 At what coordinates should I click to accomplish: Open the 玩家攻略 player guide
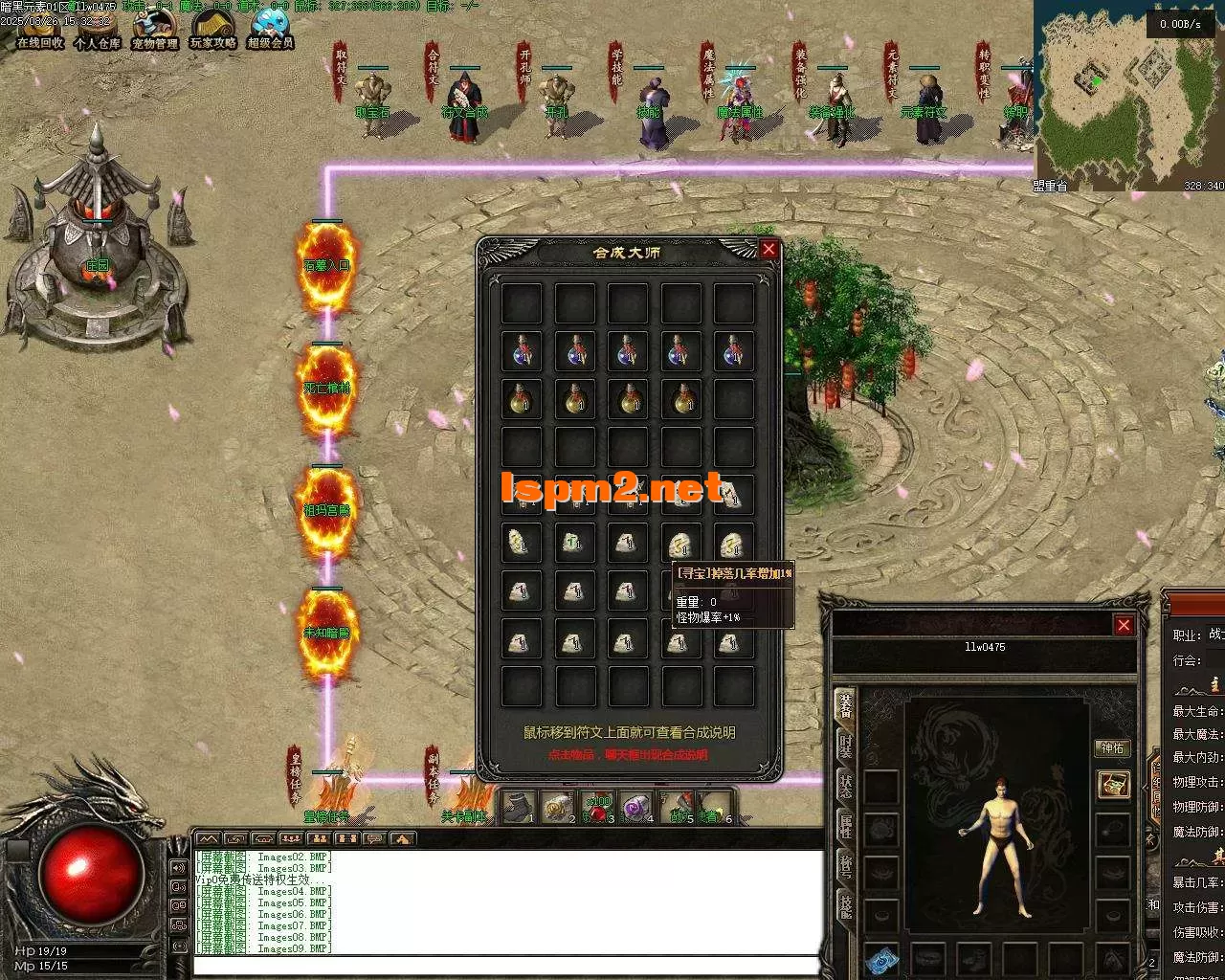tap(212, 29)
